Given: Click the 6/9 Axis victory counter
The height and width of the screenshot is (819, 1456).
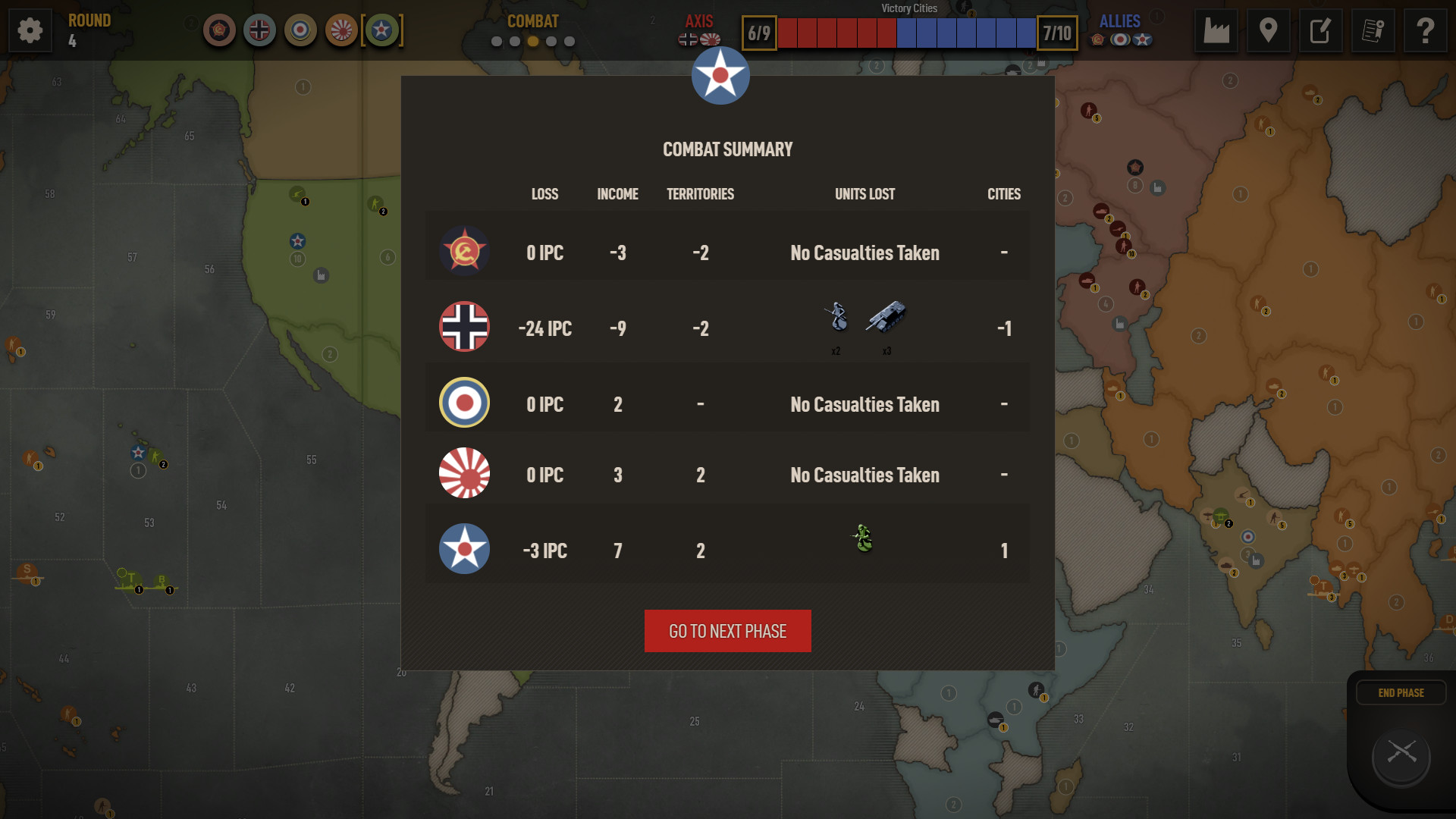Looking at the screenshot, I should (x=758, y=33).
